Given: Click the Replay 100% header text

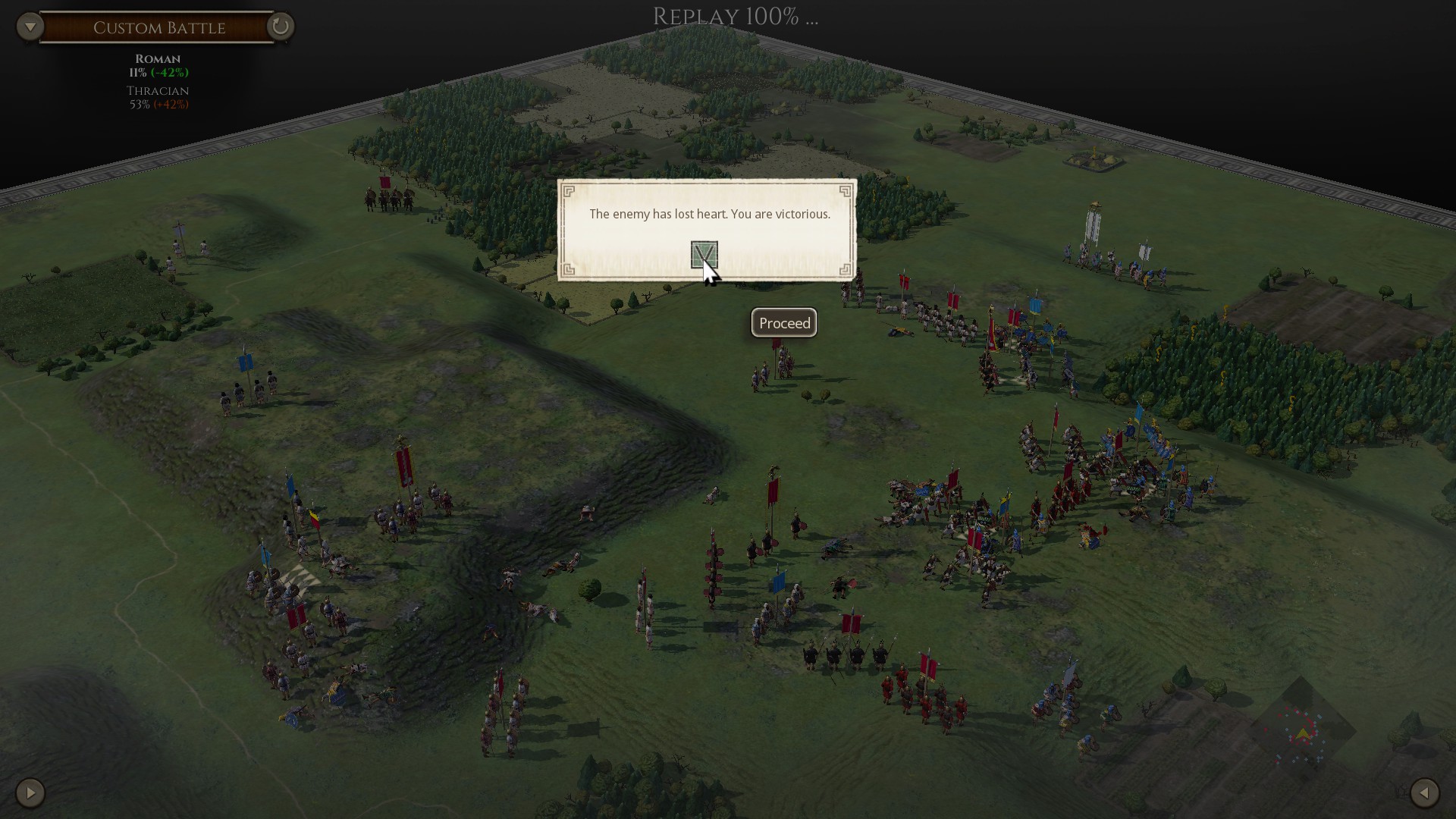Looking at the screenshot, I should click(733, 16).
